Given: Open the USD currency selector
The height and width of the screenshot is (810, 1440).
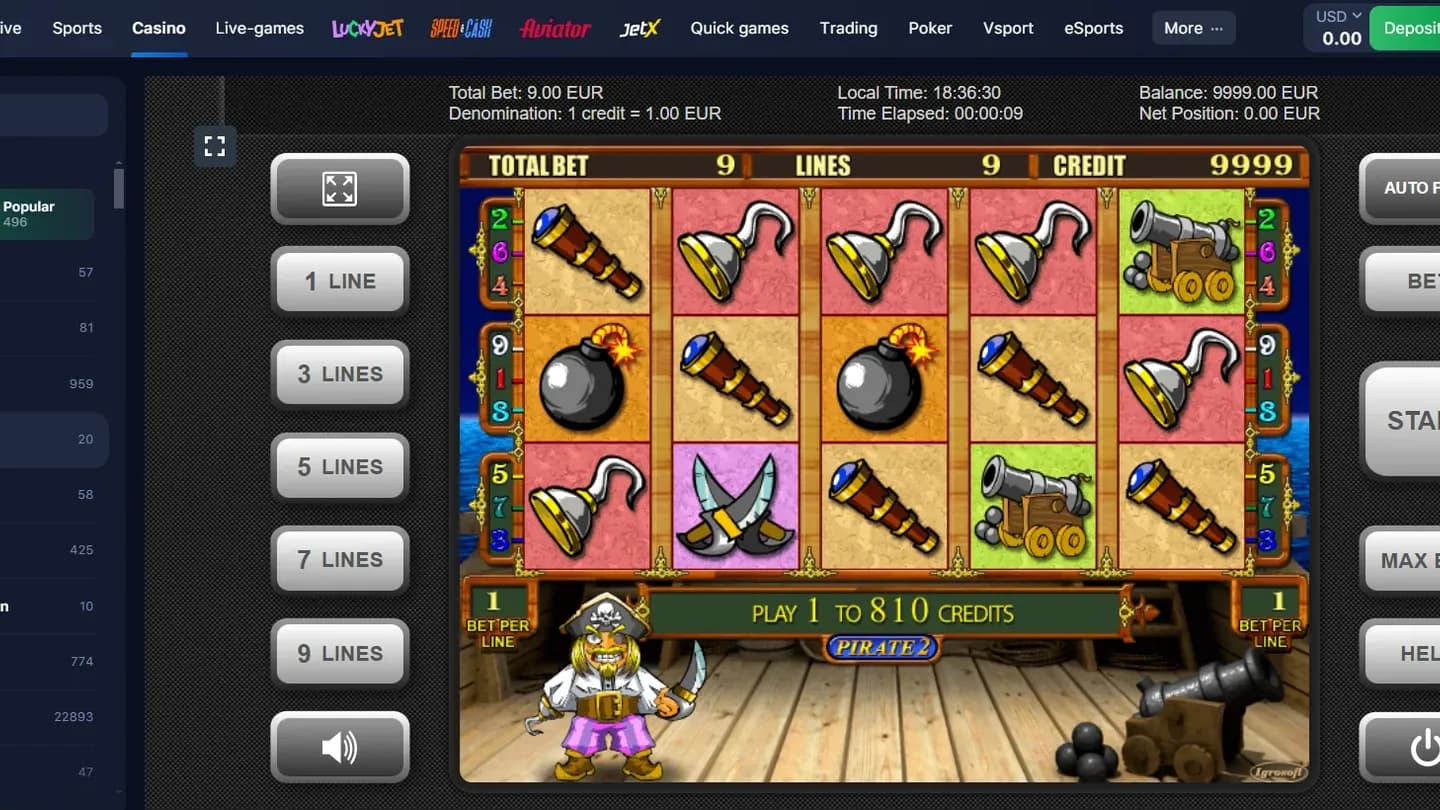Looking at the screenshot, I should [x=1335, y=16].
